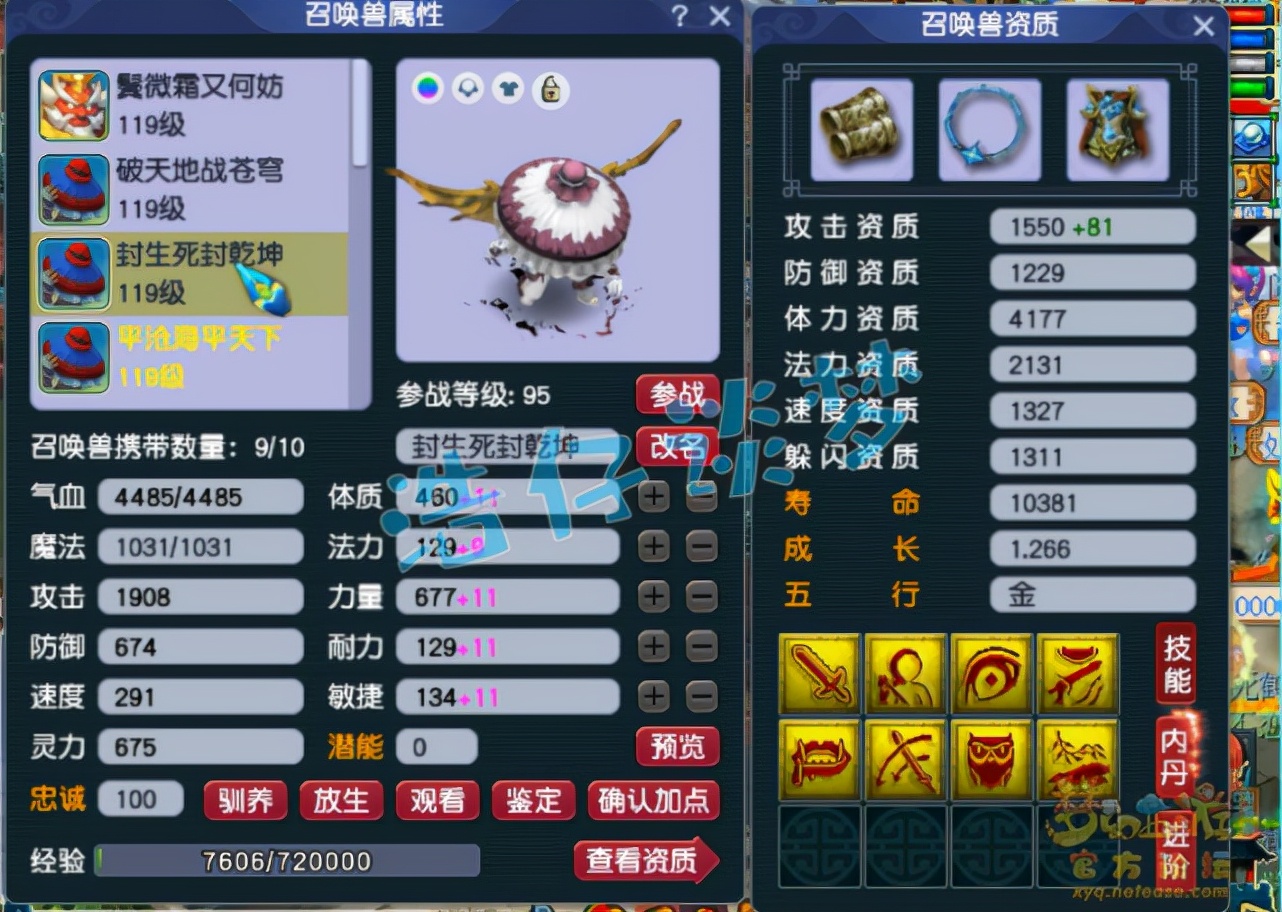The image size is (1282, 912).
Task: Open the eye-symbol skill icon
Action: click(x=991, y=673)
